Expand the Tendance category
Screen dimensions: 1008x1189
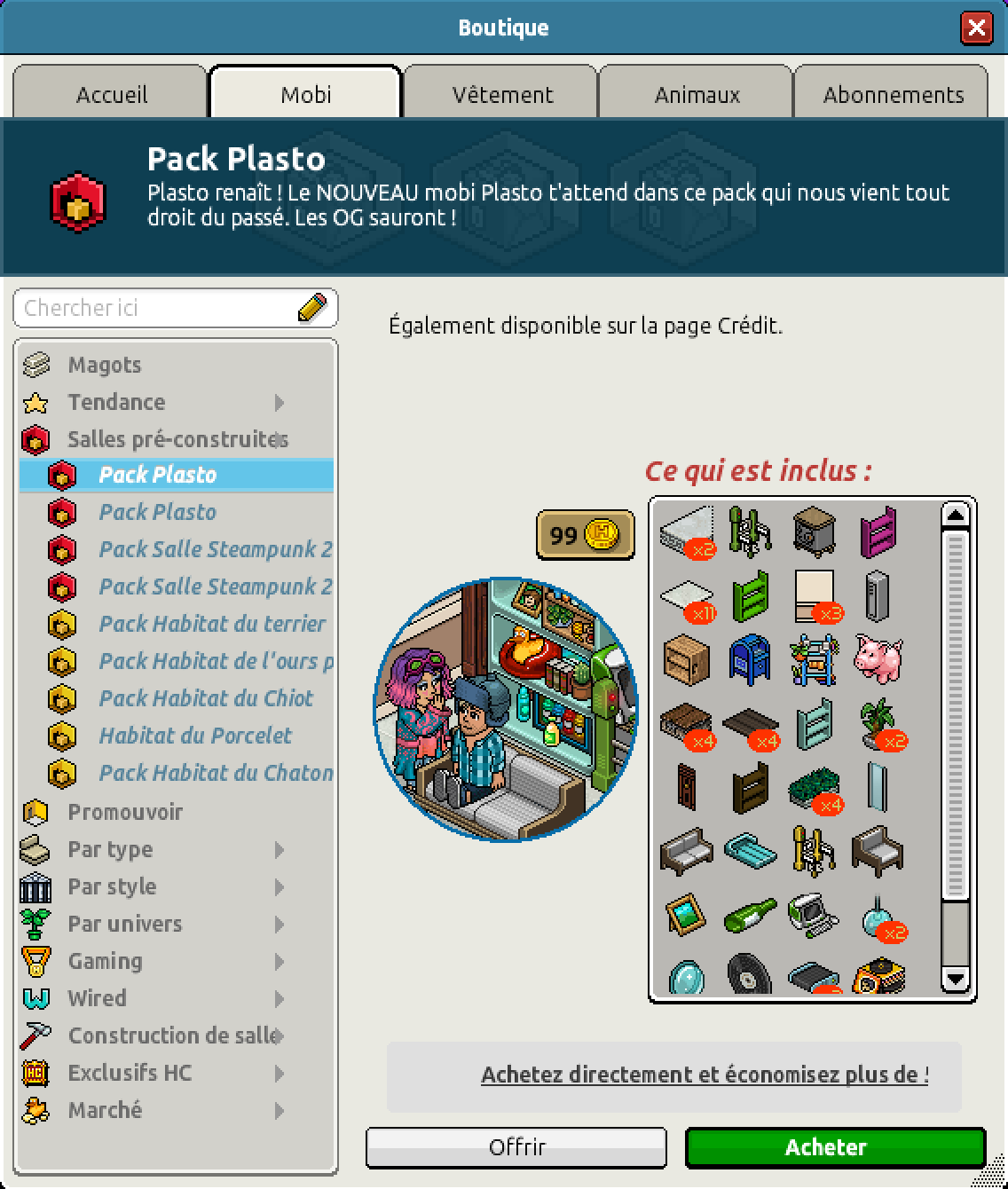(116, 402)
